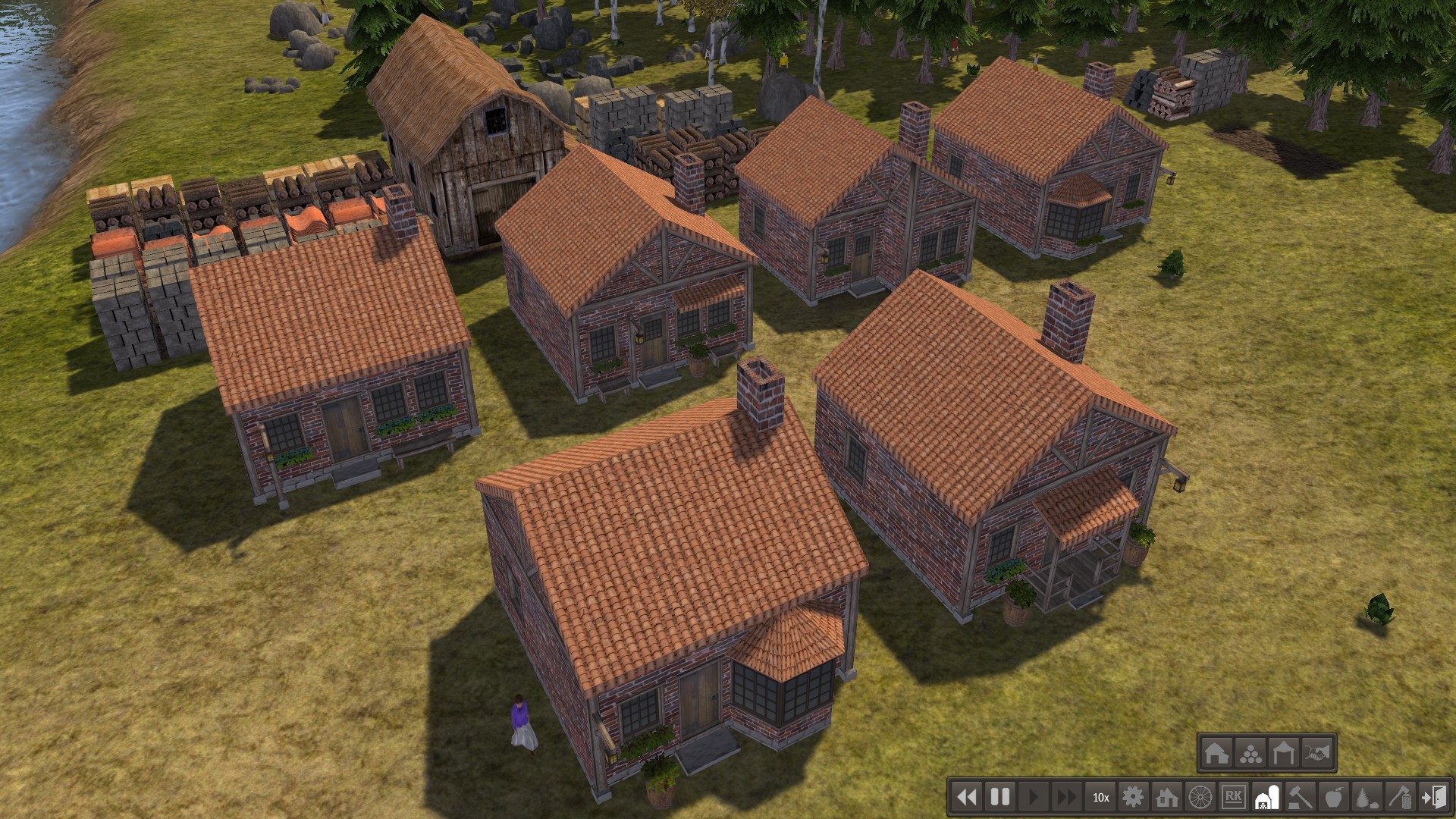Open the wagon wheel roads menu
Image resolution: width=1456 pixels, height=819 pixels.
tap(1200, 797)
